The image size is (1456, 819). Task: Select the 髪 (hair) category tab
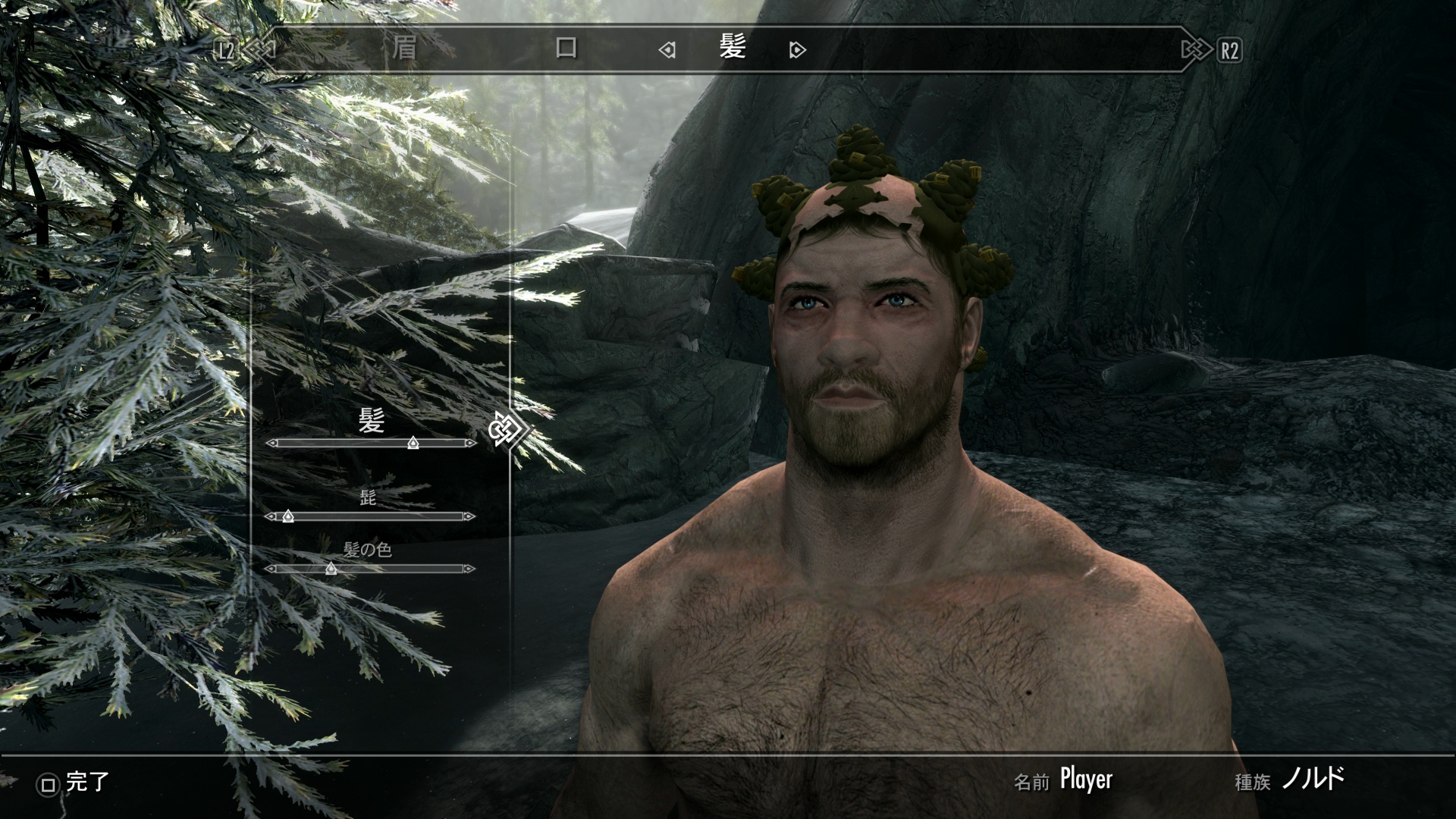pyautogui.click(x=733, y=48)
